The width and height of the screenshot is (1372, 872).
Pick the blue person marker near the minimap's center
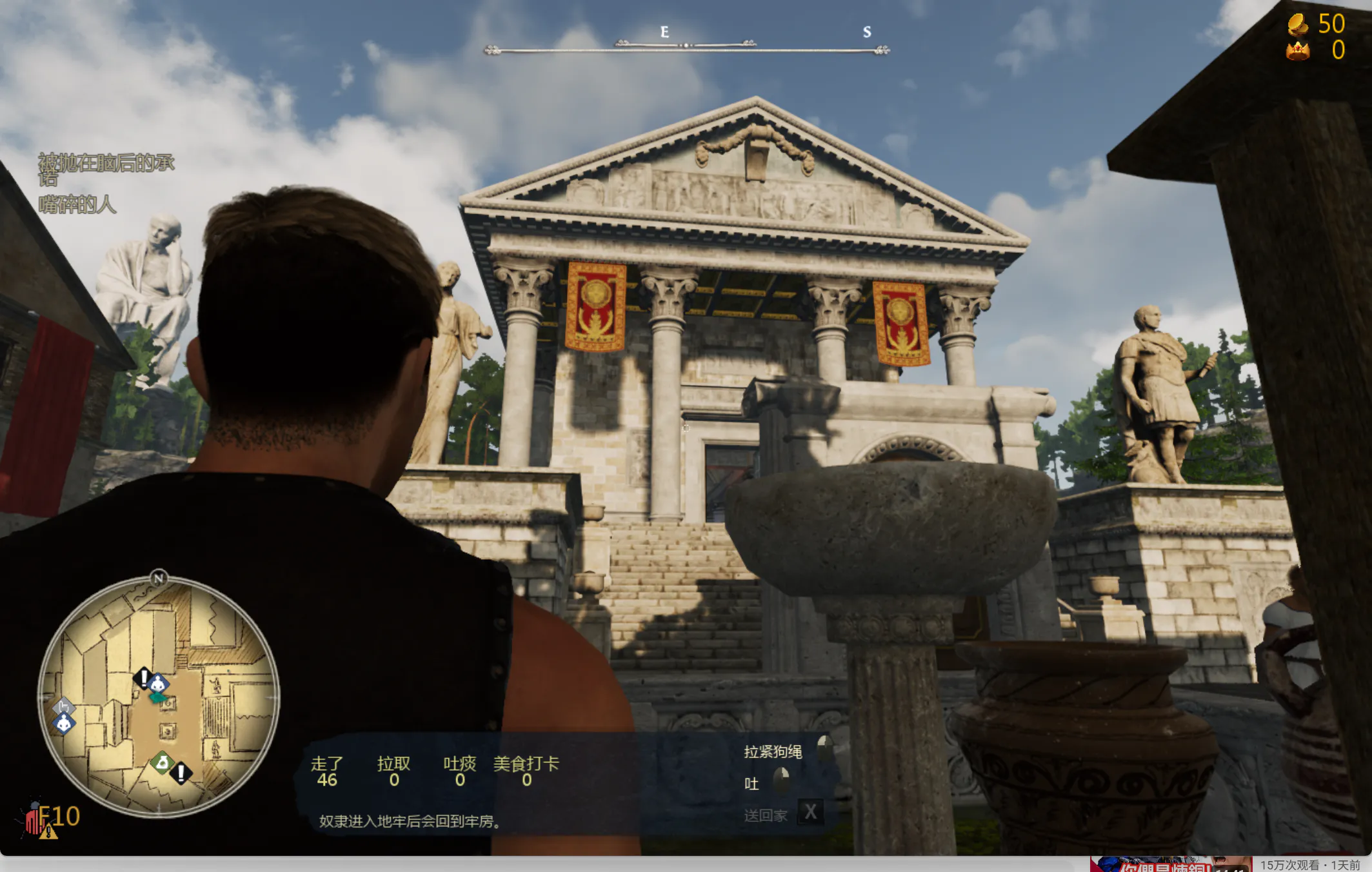[158, 684]
